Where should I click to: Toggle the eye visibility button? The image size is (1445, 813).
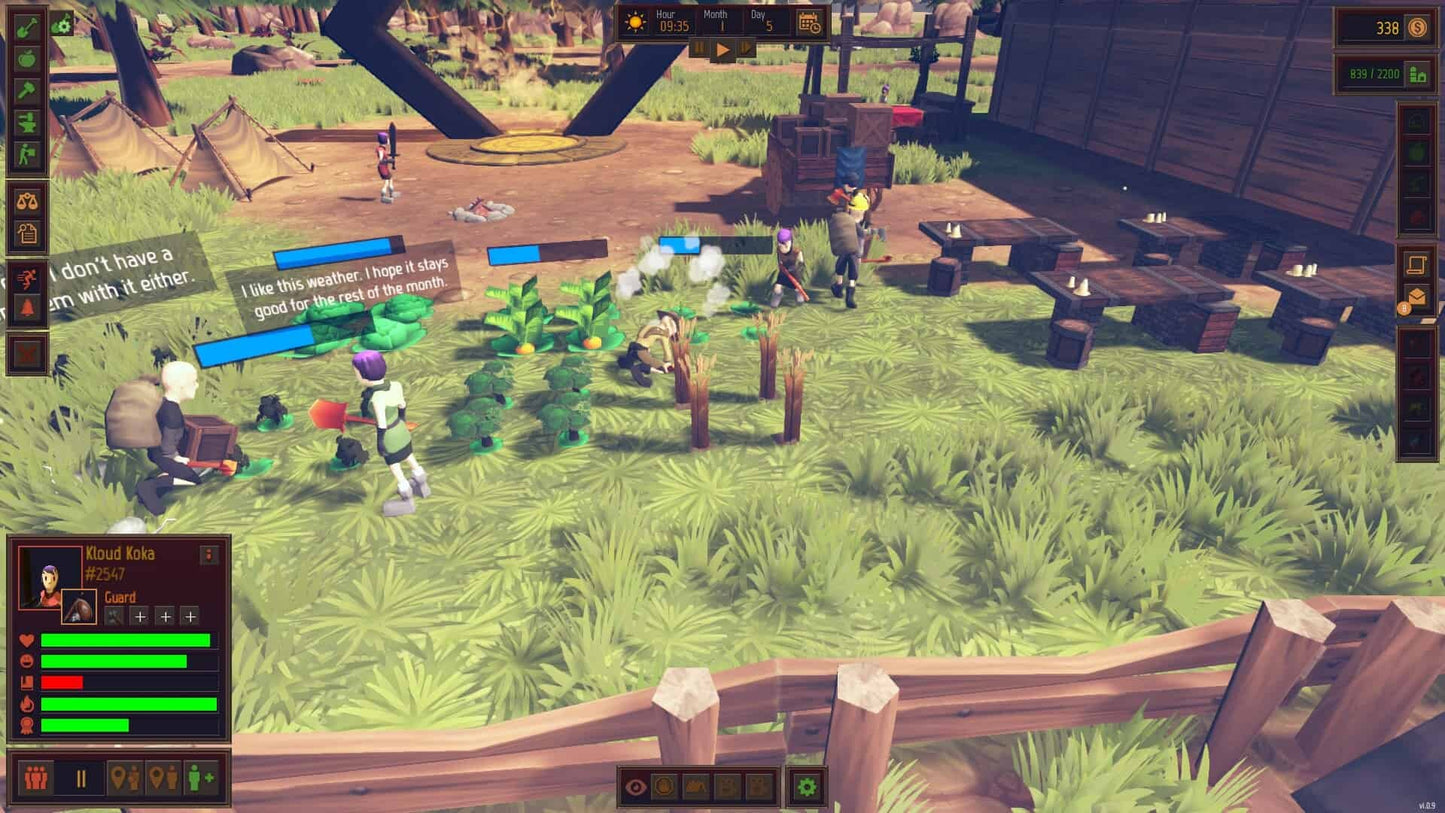coord(635,787)
